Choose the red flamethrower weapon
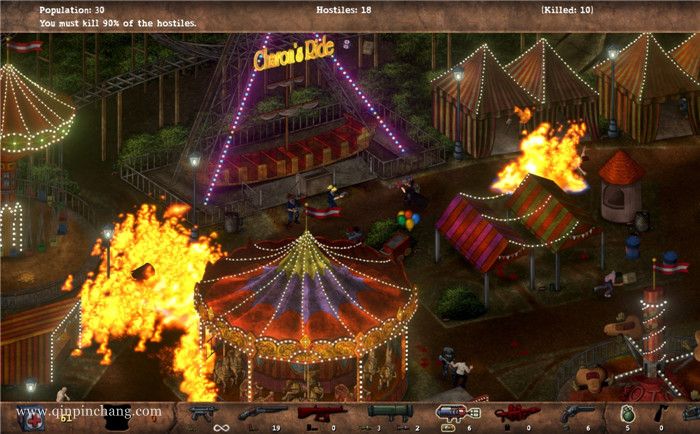 pyautogui.click(x=514, y=412)
